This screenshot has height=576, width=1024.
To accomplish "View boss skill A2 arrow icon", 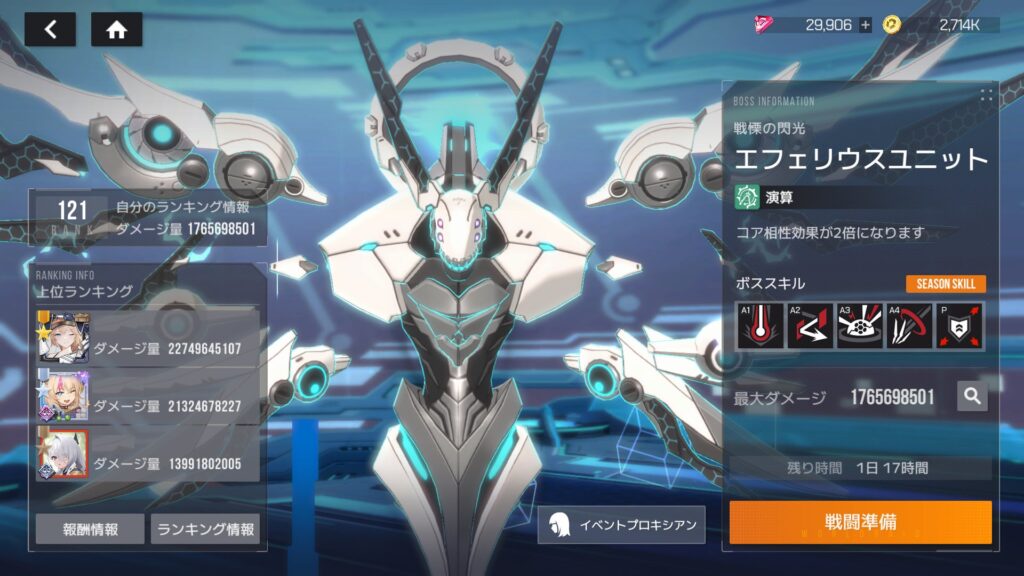I will (810, 326).
